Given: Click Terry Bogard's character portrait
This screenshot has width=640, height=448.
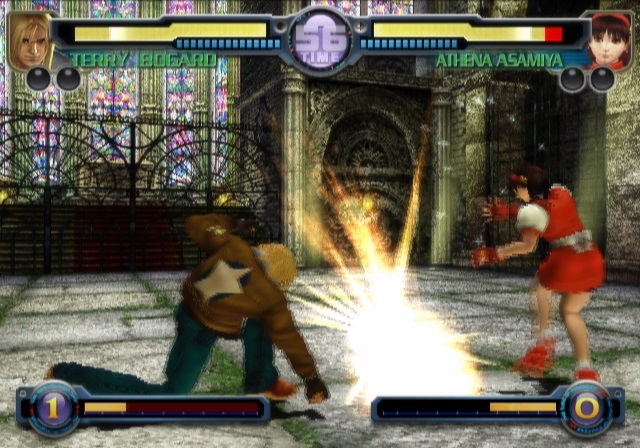Looking at the screenshot, I should pyautogui.click(x=29, y=40).
